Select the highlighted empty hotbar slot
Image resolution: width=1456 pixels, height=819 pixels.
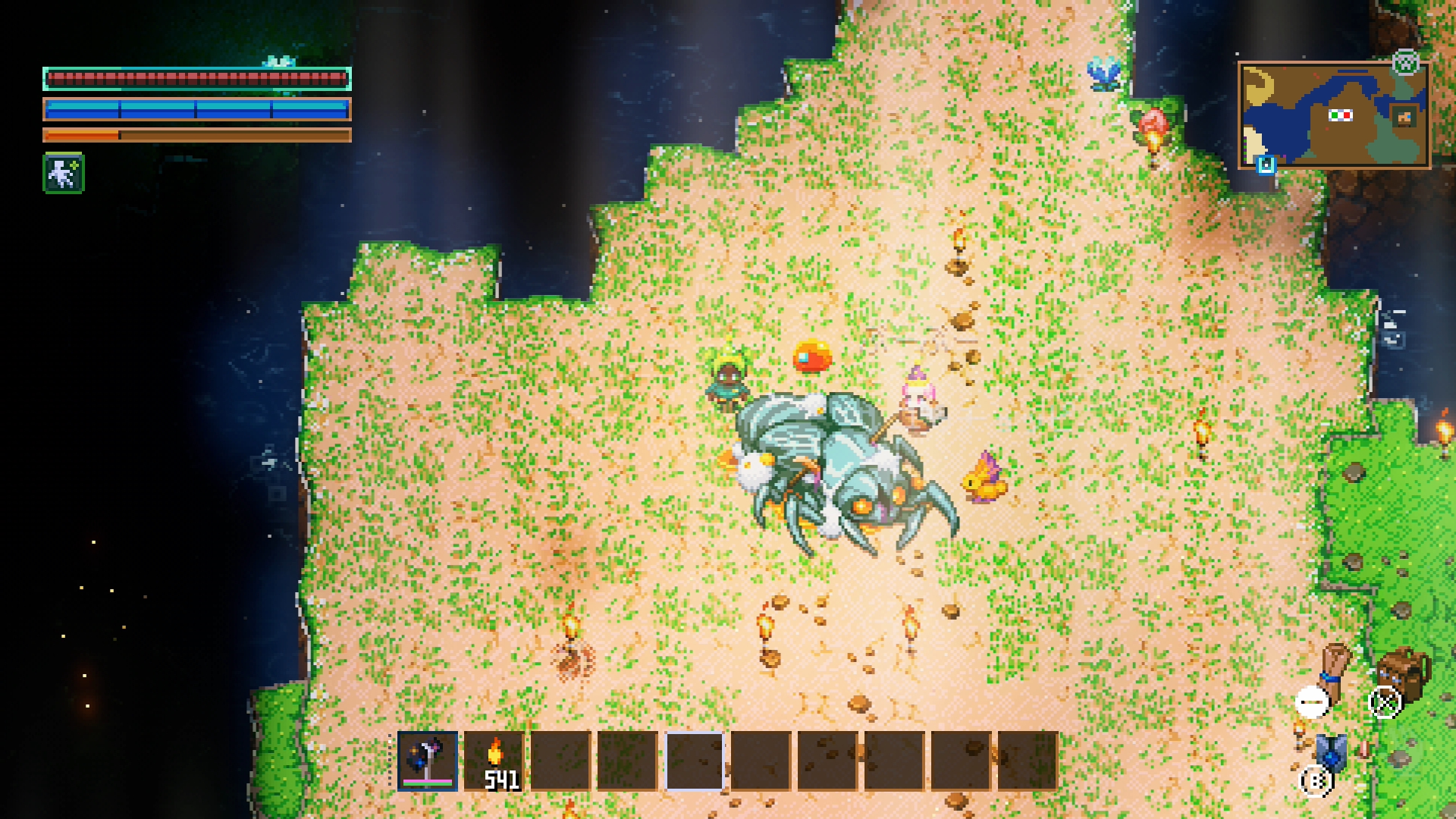pyautogui.click(x=695, y=761)
